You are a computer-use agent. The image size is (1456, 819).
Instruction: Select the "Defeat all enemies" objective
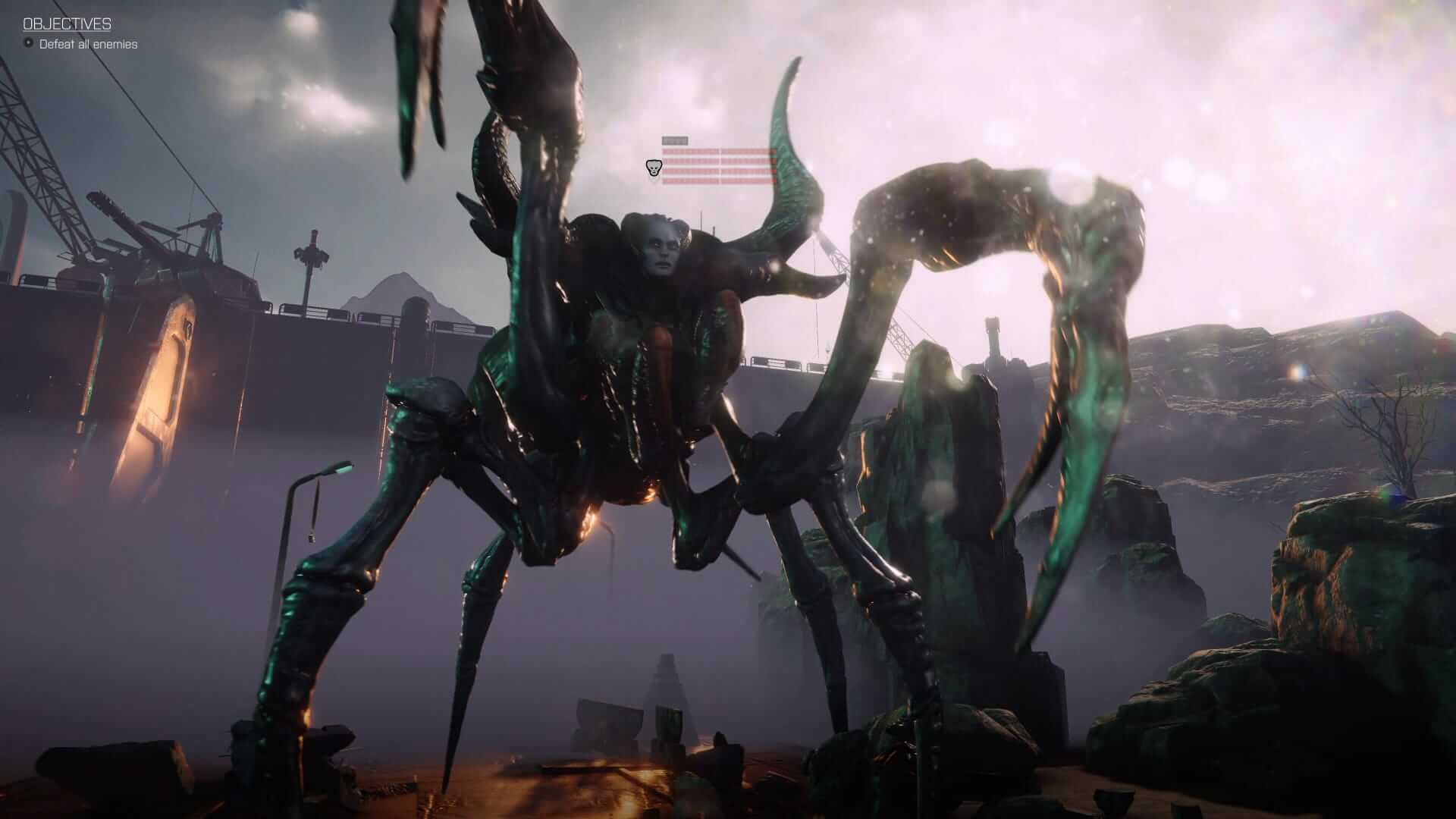[x=88, y=44]
